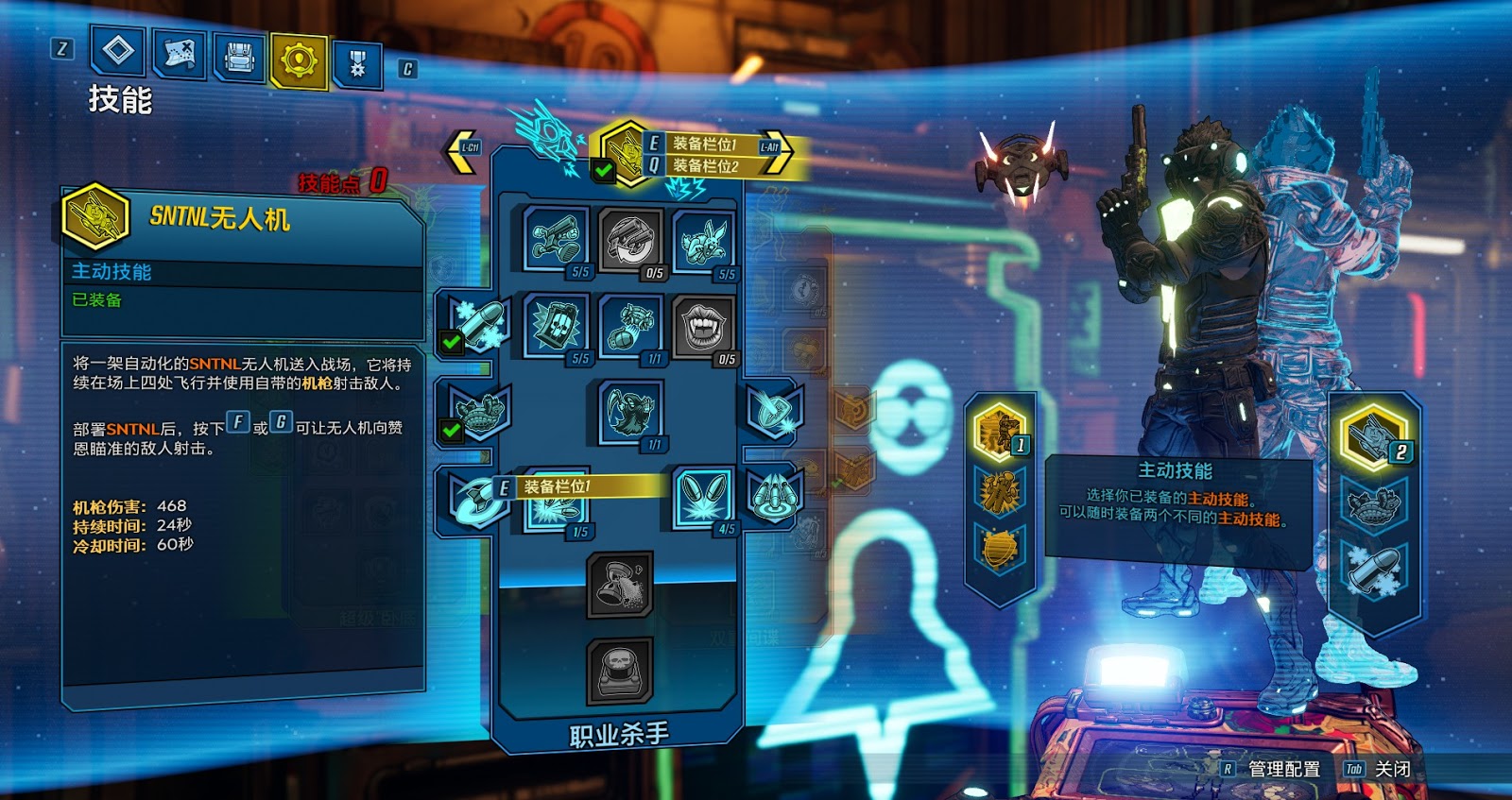Select the fanged mouth skill
Image resolution: width=1512 pixels, height=800 pixels.
pyautogui.click(x=704, y=326)
